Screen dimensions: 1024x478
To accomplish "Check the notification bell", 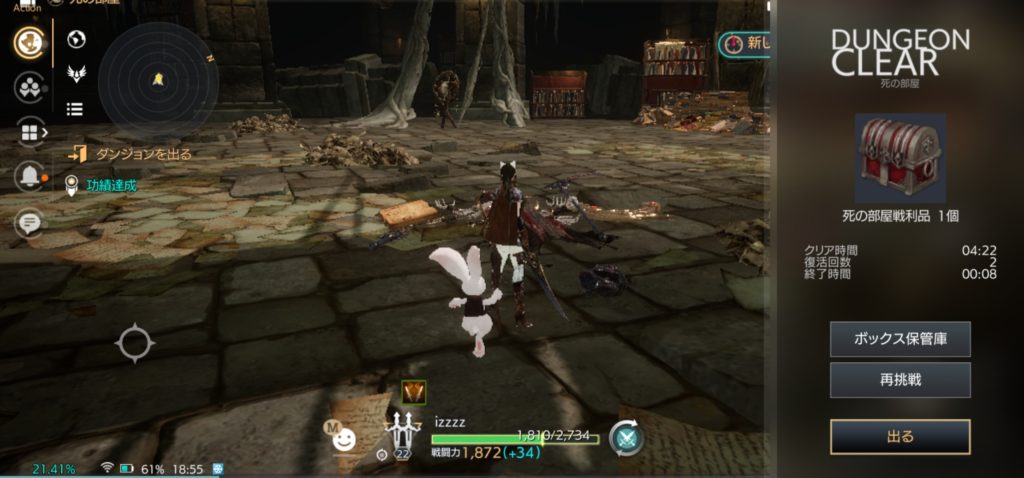I will [30, 177].
